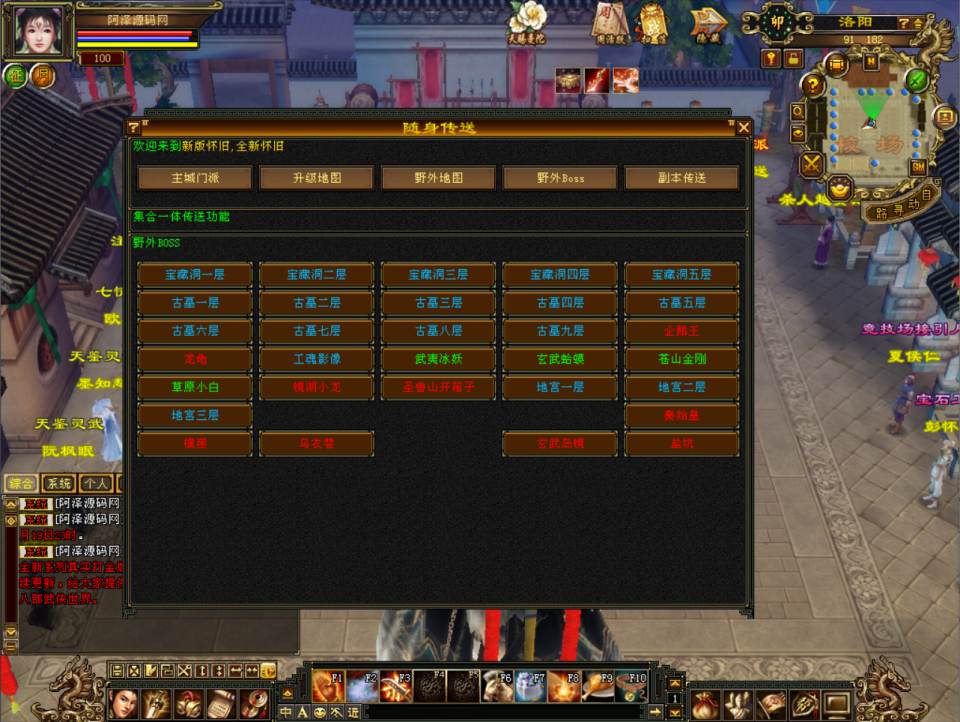
Task: Open the 升级地图 teleport list
Action: [x=316, y=178]
